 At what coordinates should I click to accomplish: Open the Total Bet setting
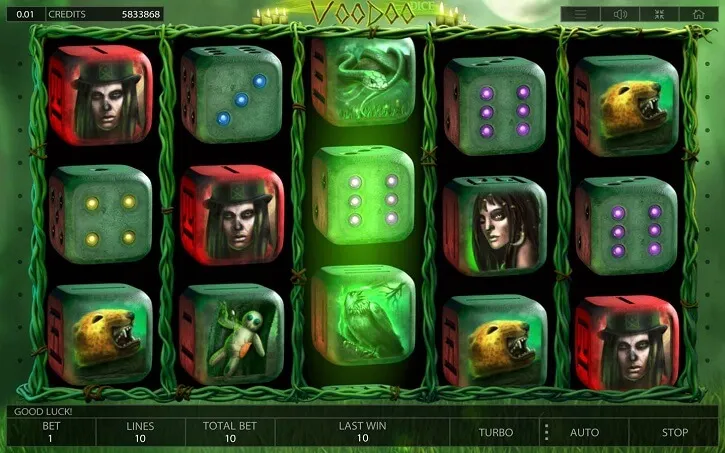(230, 432)
